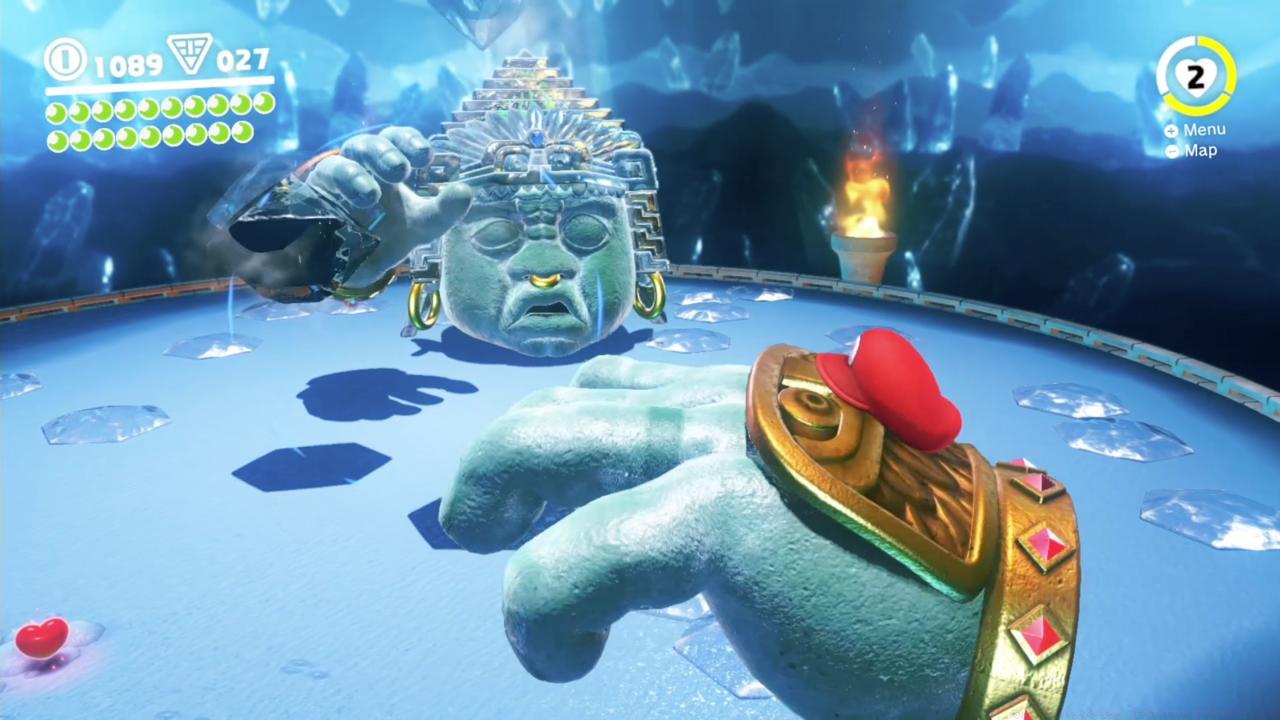Open the Menu via its label
This screenshot has width=1280, height=720.
pyautogui.click(x=1203, y=129)
